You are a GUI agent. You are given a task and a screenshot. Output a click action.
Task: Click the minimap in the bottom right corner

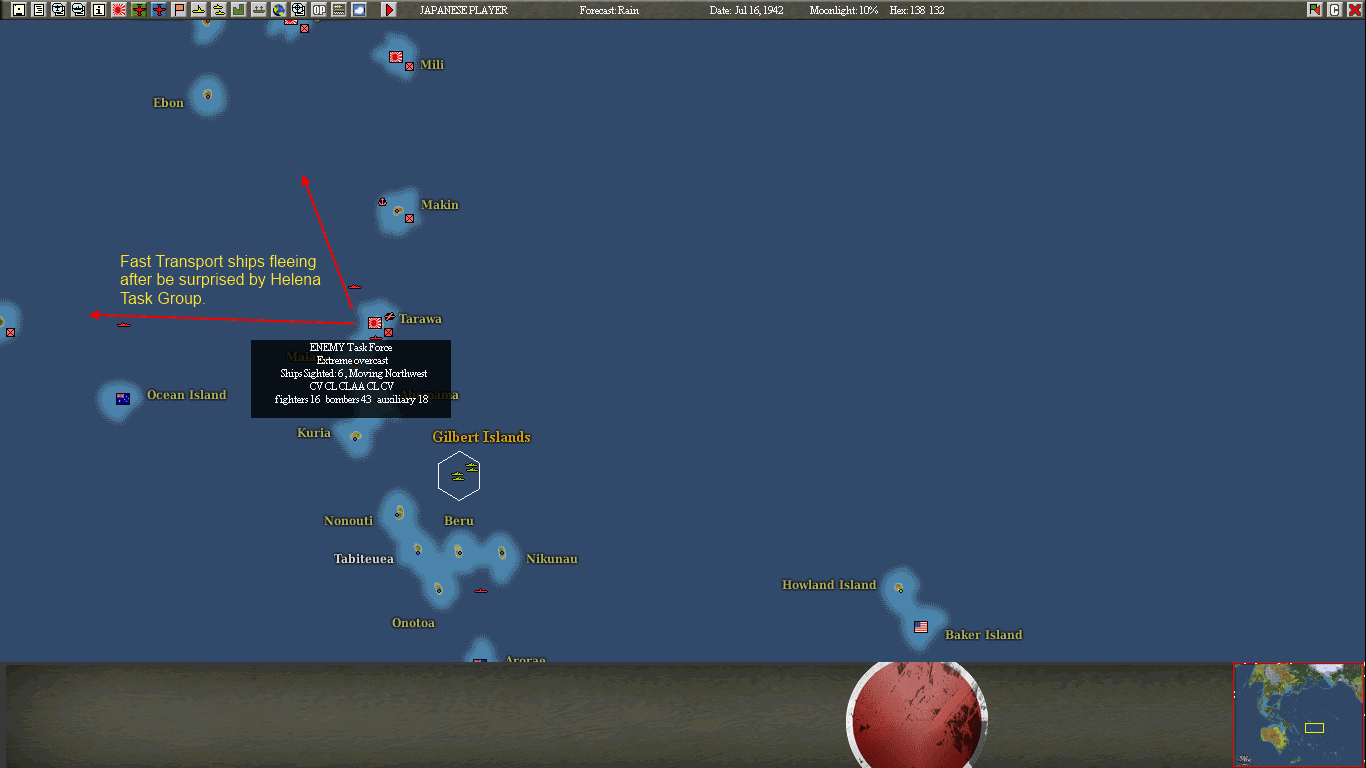(1299, 714)
